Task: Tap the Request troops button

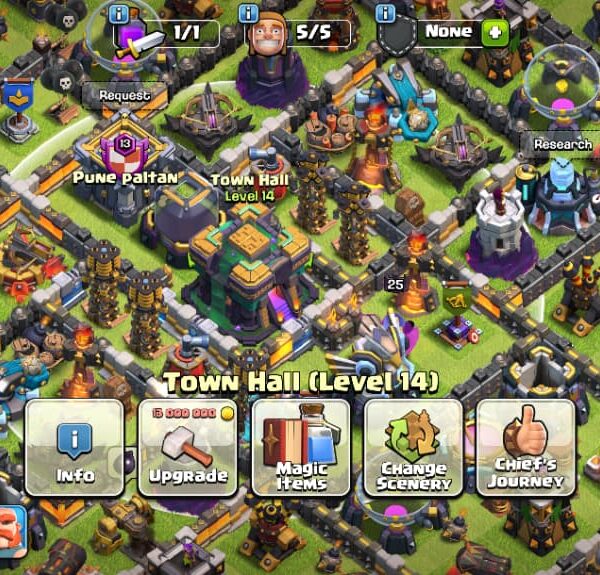Action: point(124,95)
